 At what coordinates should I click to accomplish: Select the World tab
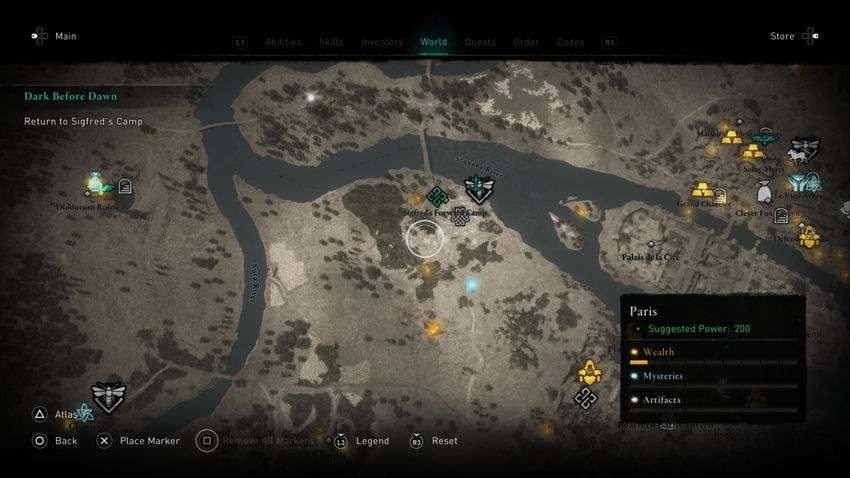(433, 42)
